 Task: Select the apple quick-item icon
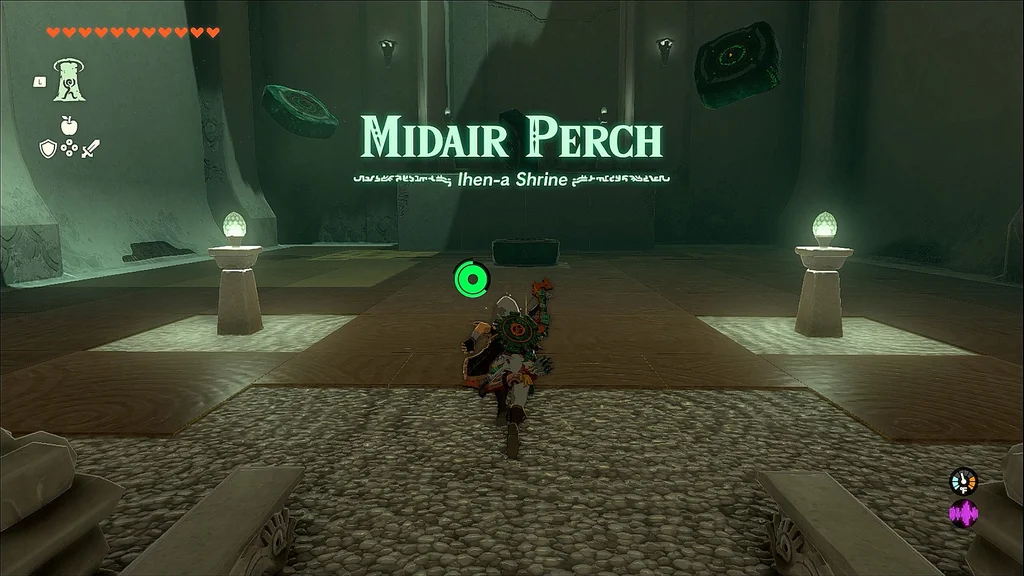(69, 126)
